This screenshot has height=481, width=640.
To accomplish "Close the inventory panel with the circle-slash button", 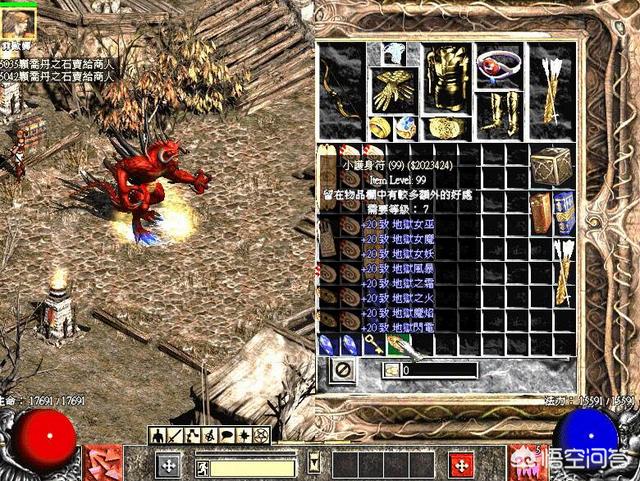I will coord(342,370).
